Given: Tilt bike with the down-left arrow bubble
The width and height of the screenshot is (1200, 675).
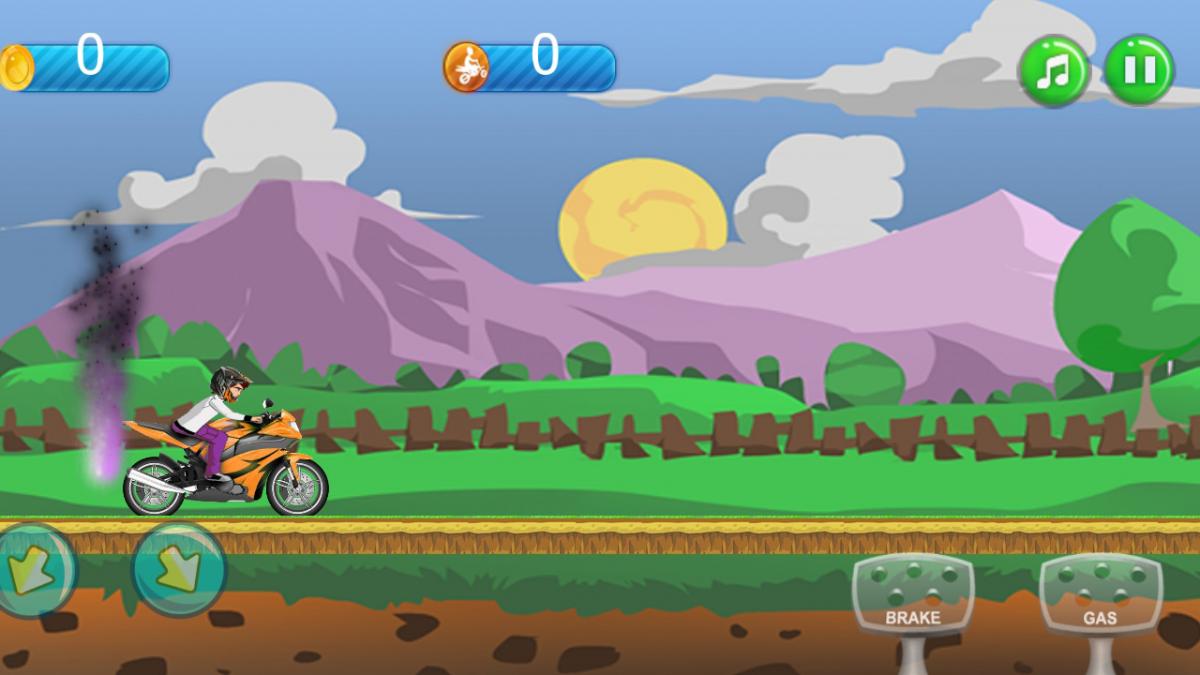Looking at the screenshot, I should click(x=34, y=570).
